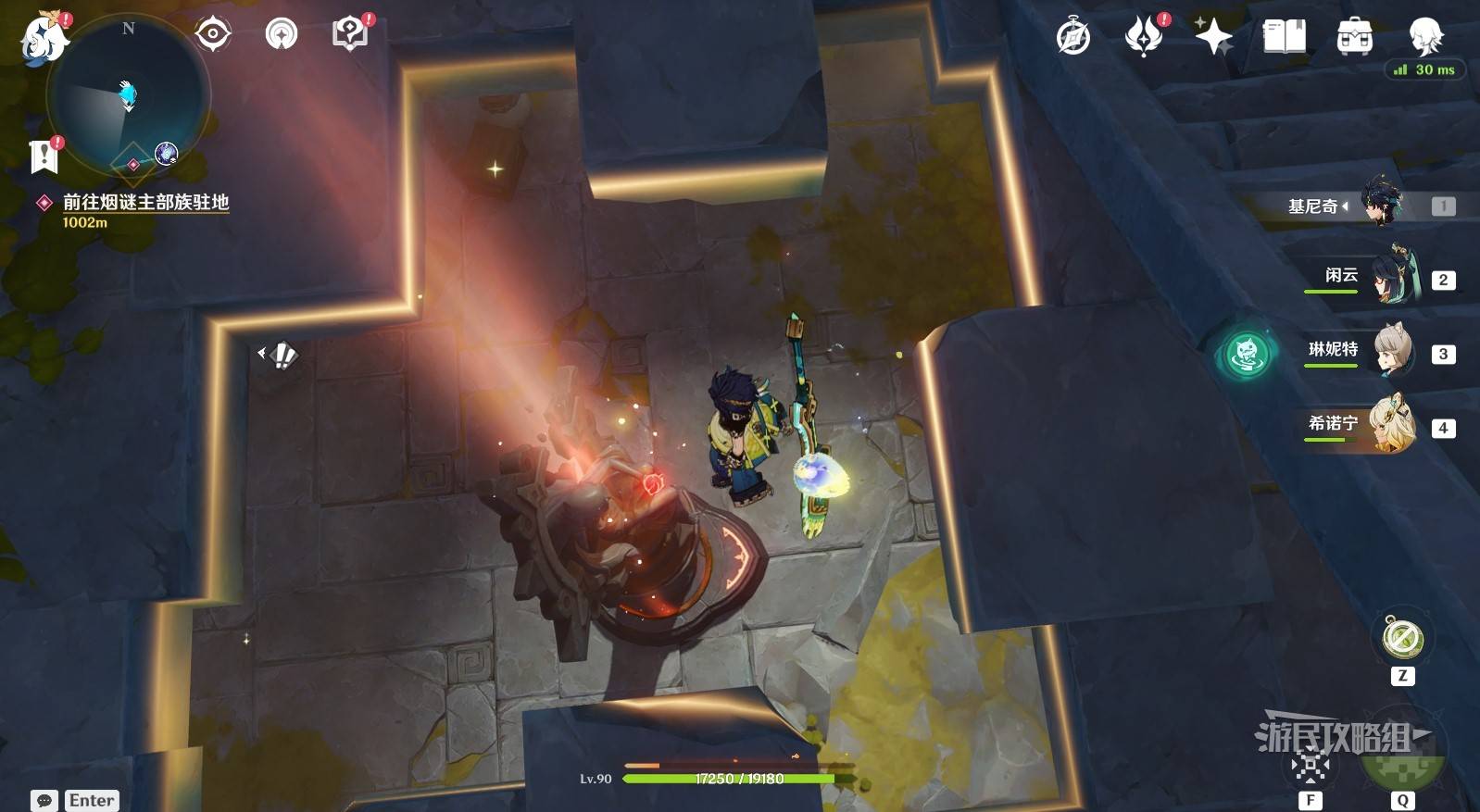
Task: Use the compass gadget above Z
Action: 1402,638
